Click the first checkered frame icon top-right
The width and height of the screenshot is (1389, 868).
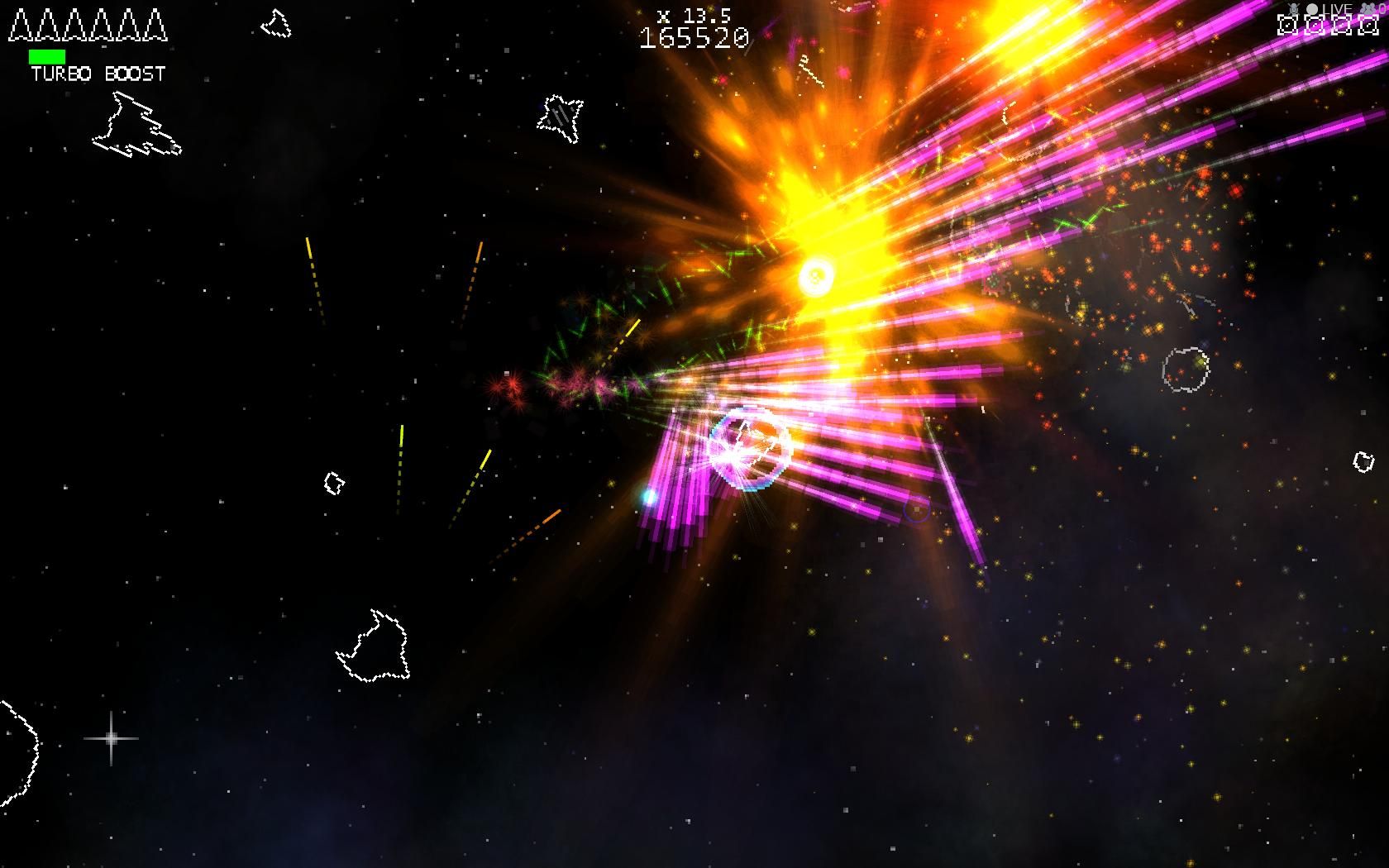click(1287, 25)
